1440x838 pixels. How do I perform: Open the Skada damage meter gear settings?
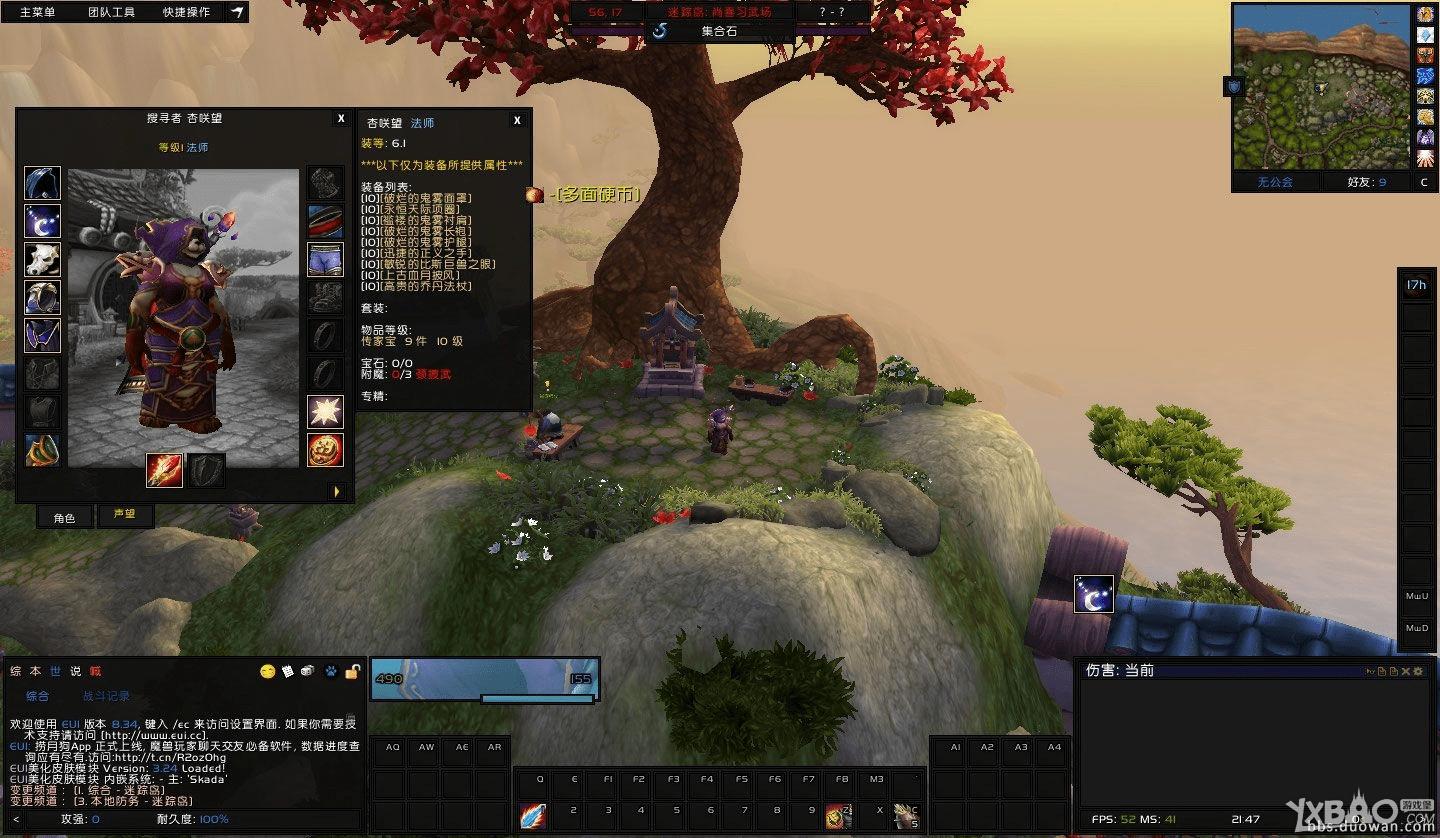[1418, 671]
